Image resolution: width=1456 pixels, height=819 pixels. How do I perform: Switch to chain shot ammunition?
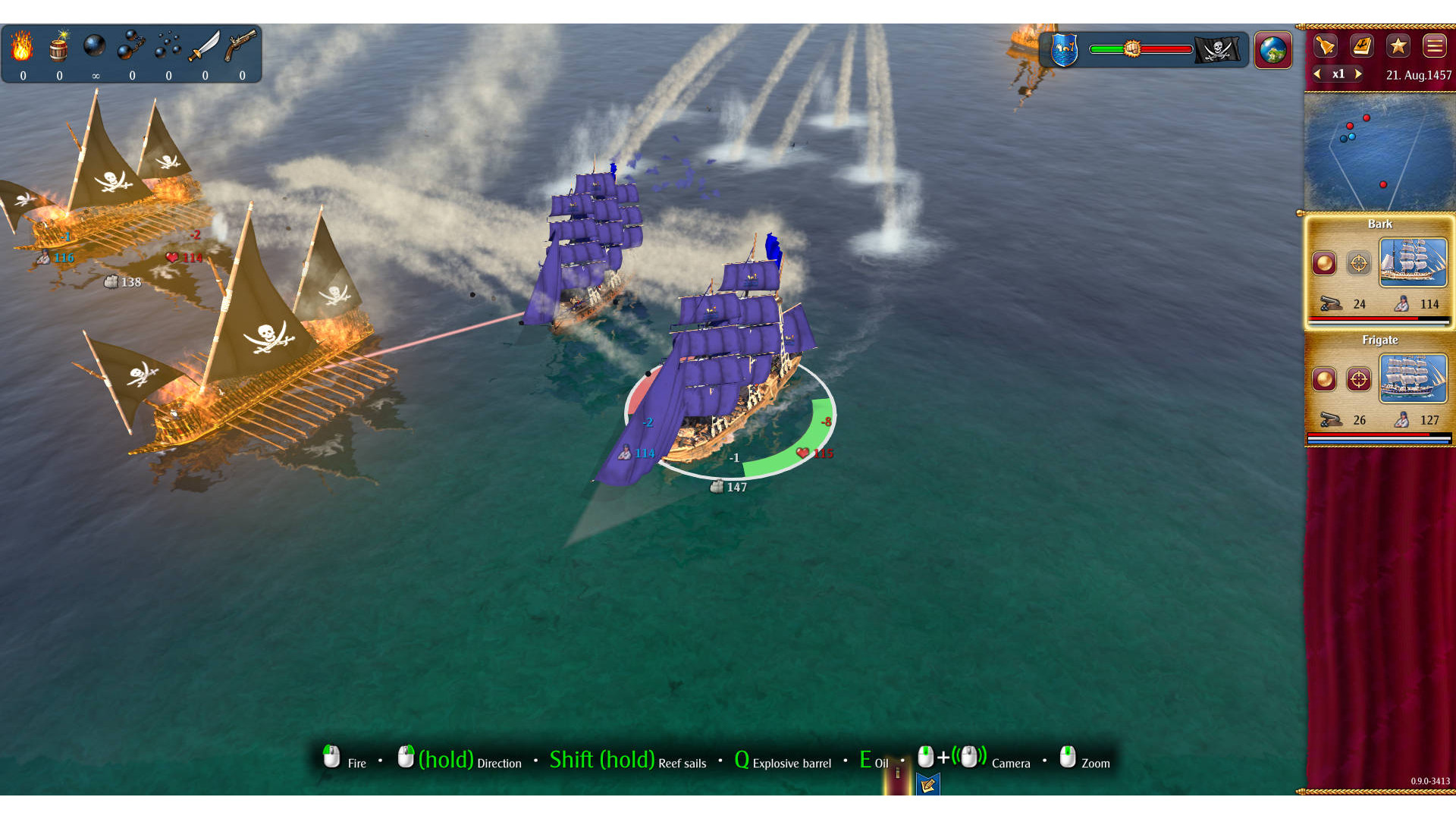(131, 47)
